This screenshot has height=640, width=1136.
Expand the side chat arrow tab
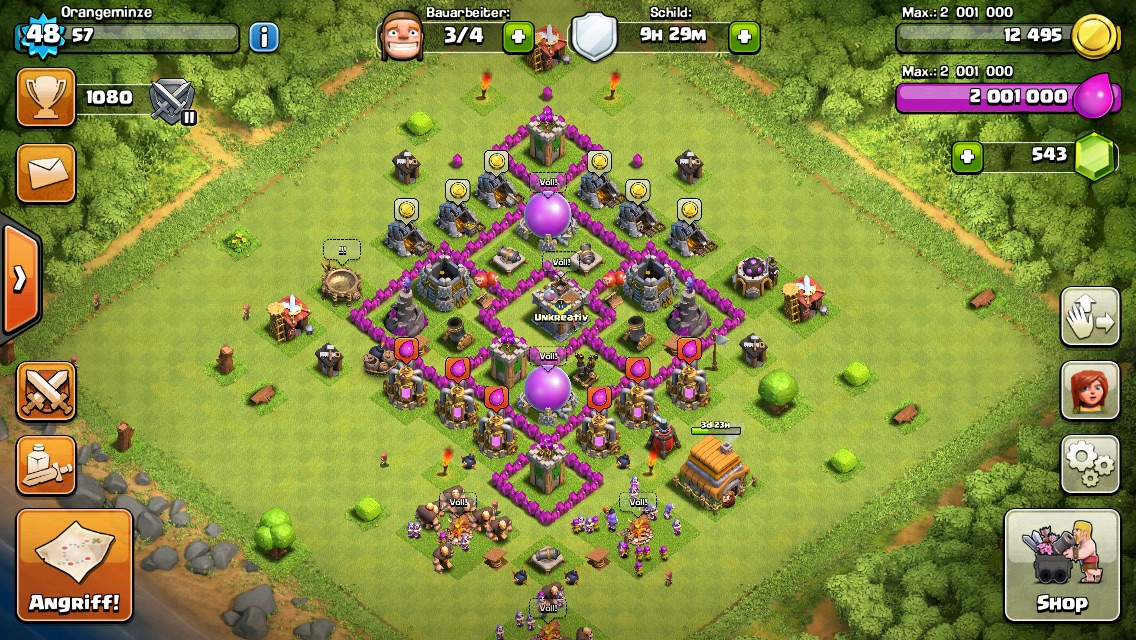click(19, 279)
